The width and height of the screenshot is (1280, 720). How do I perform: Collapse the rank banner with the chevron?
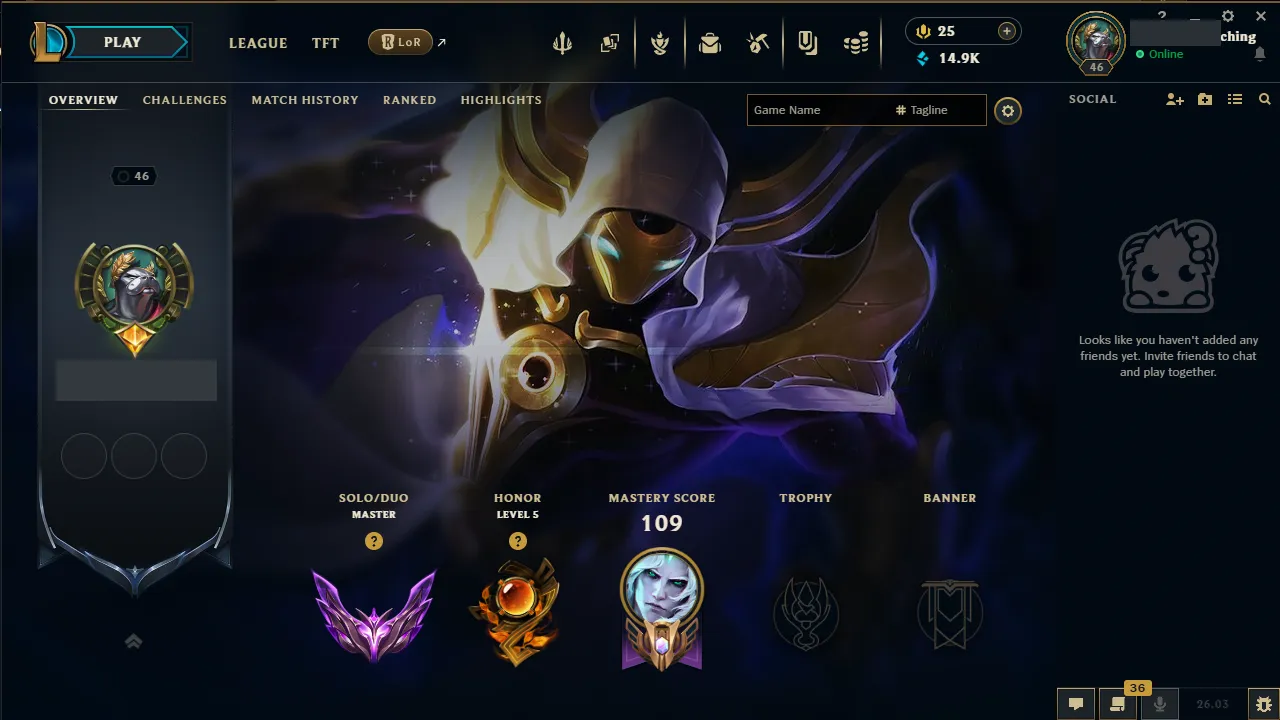coord(134,641)
